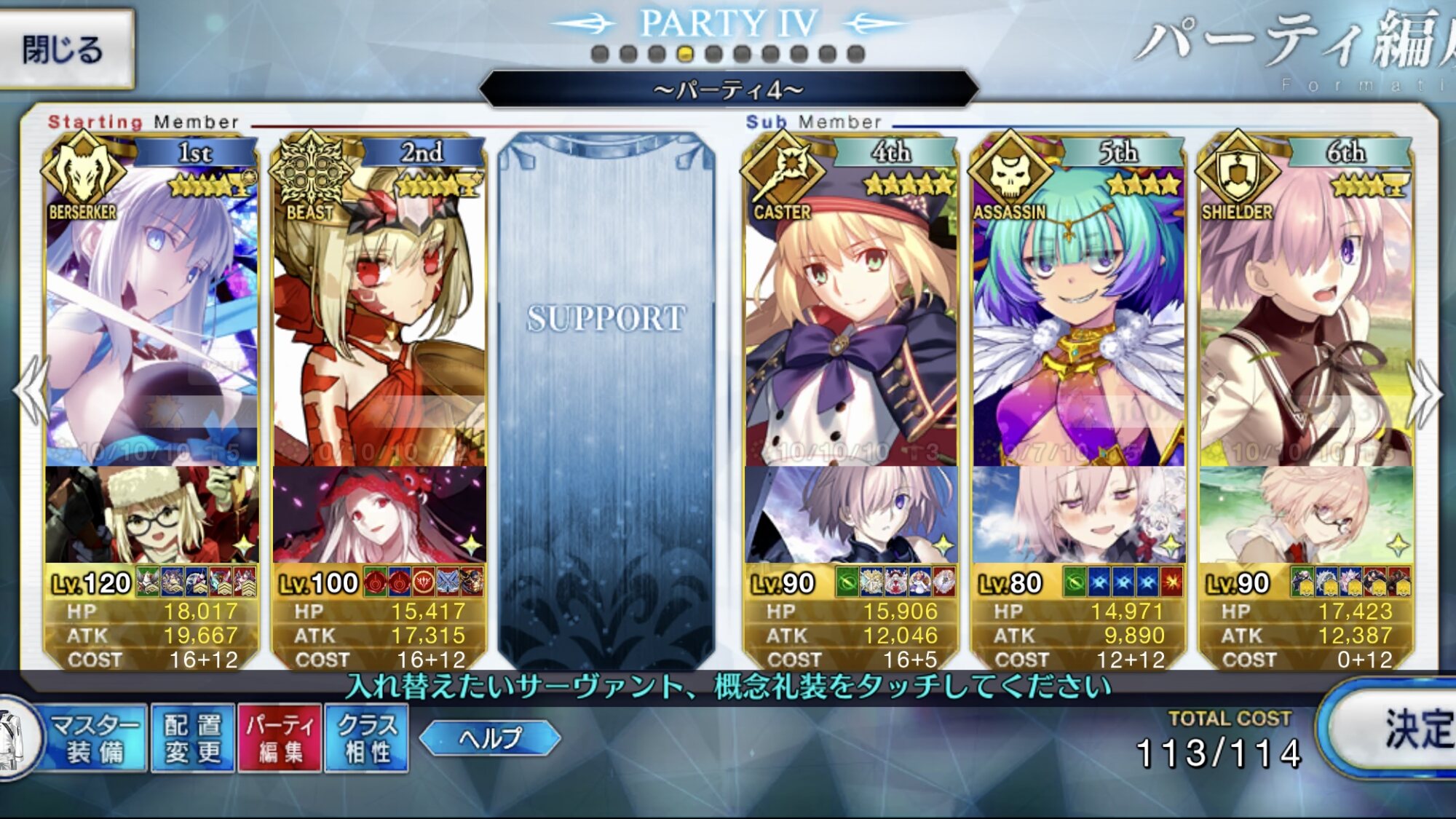Image resolution: width=1456 pixels, height=819 pixels.
Task: Swap the Caster's craft essence
Action: (x=850, y=514)
